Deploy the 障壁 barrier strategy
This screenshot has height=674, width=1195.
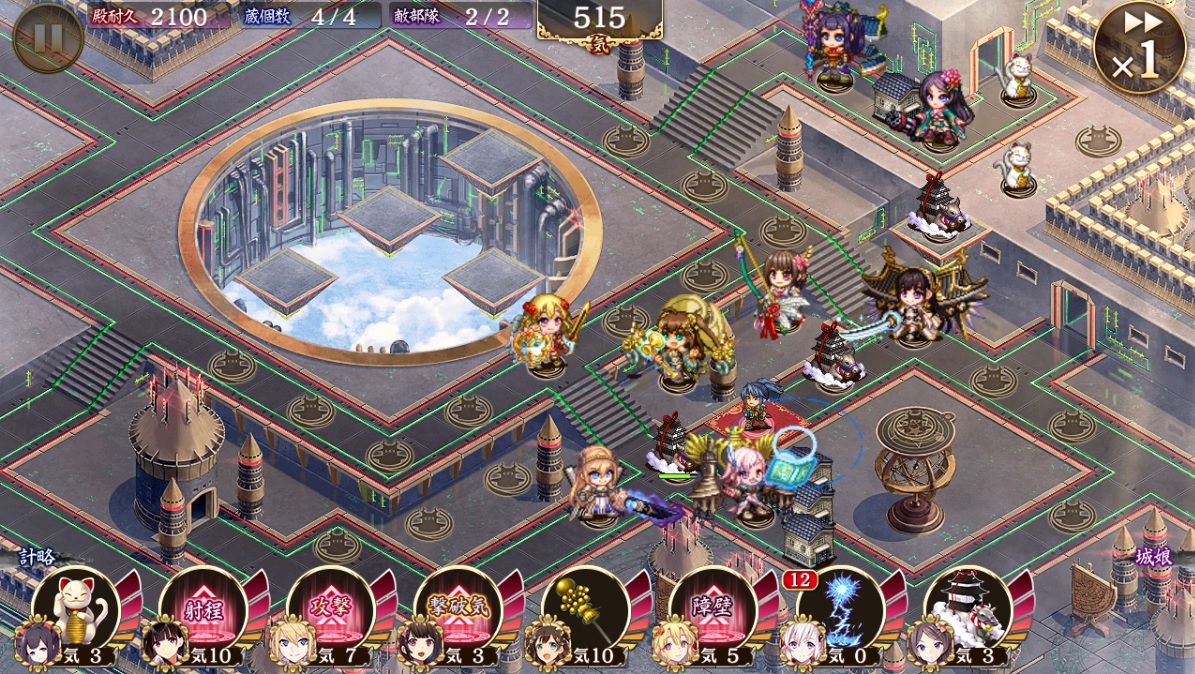point(712,609)
